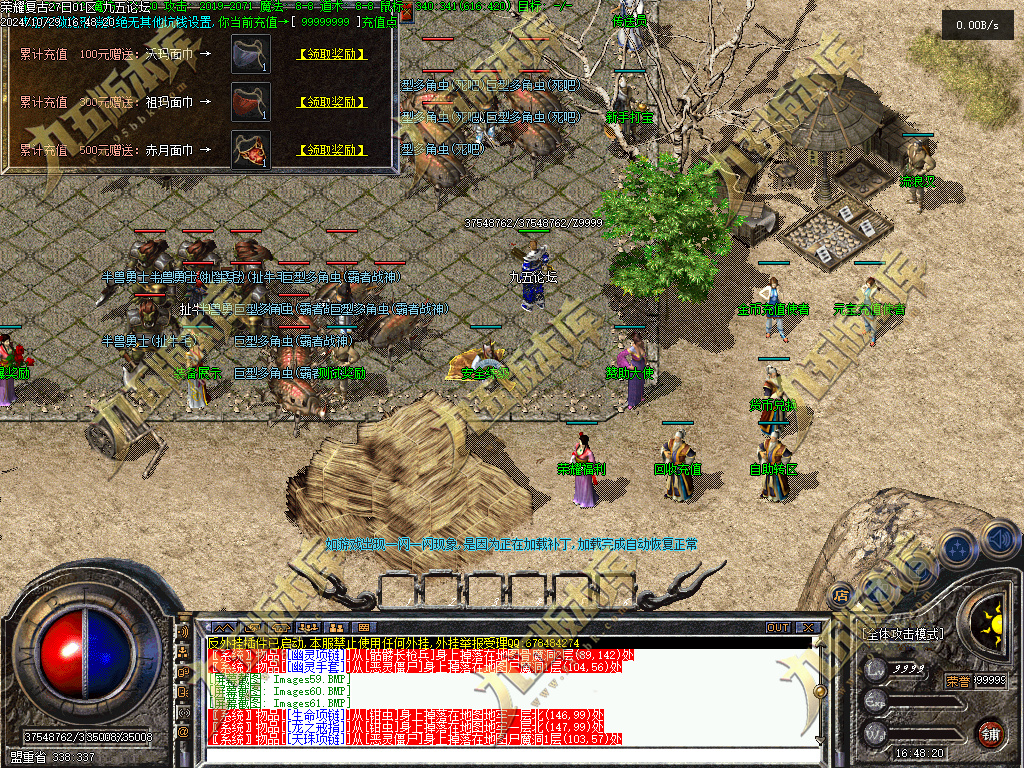The width and height of the screenshot is (1024, 768).
Task: Click the OUT button on chat bar
Action: [x=778, y=627]
